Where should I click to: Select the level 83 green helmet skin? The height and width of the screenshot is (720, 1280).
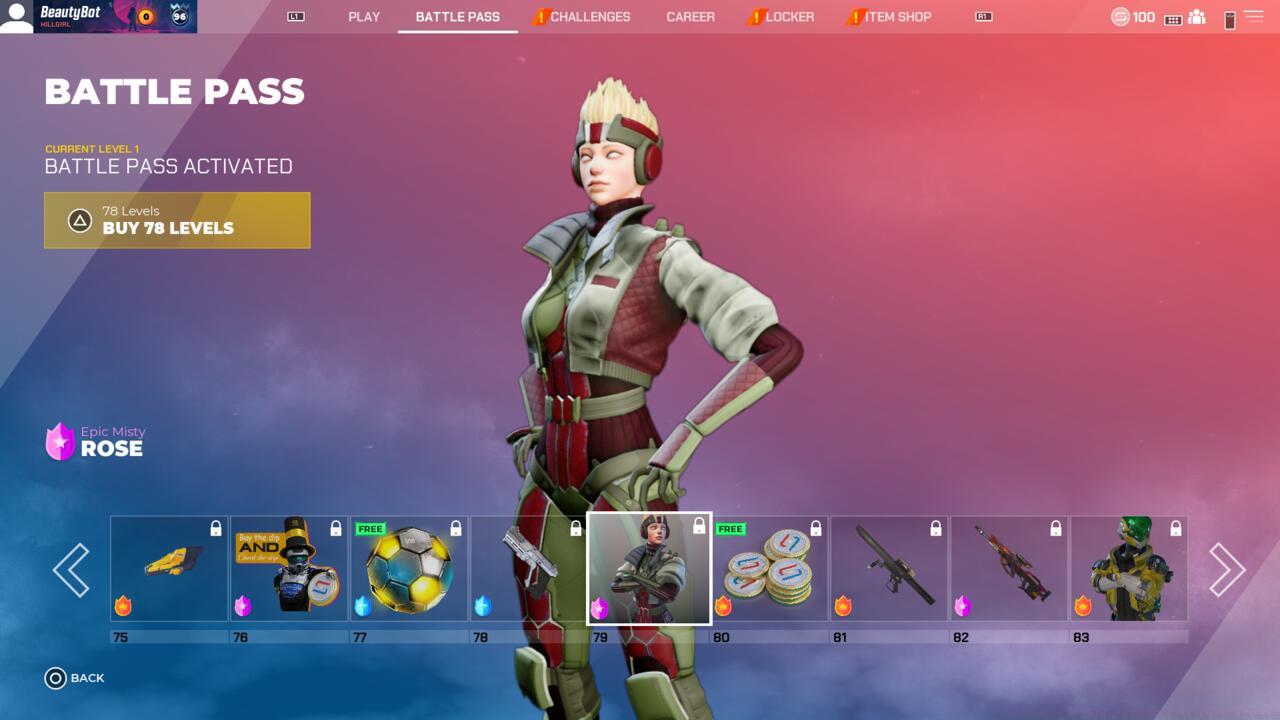(x=1129, y=569)
